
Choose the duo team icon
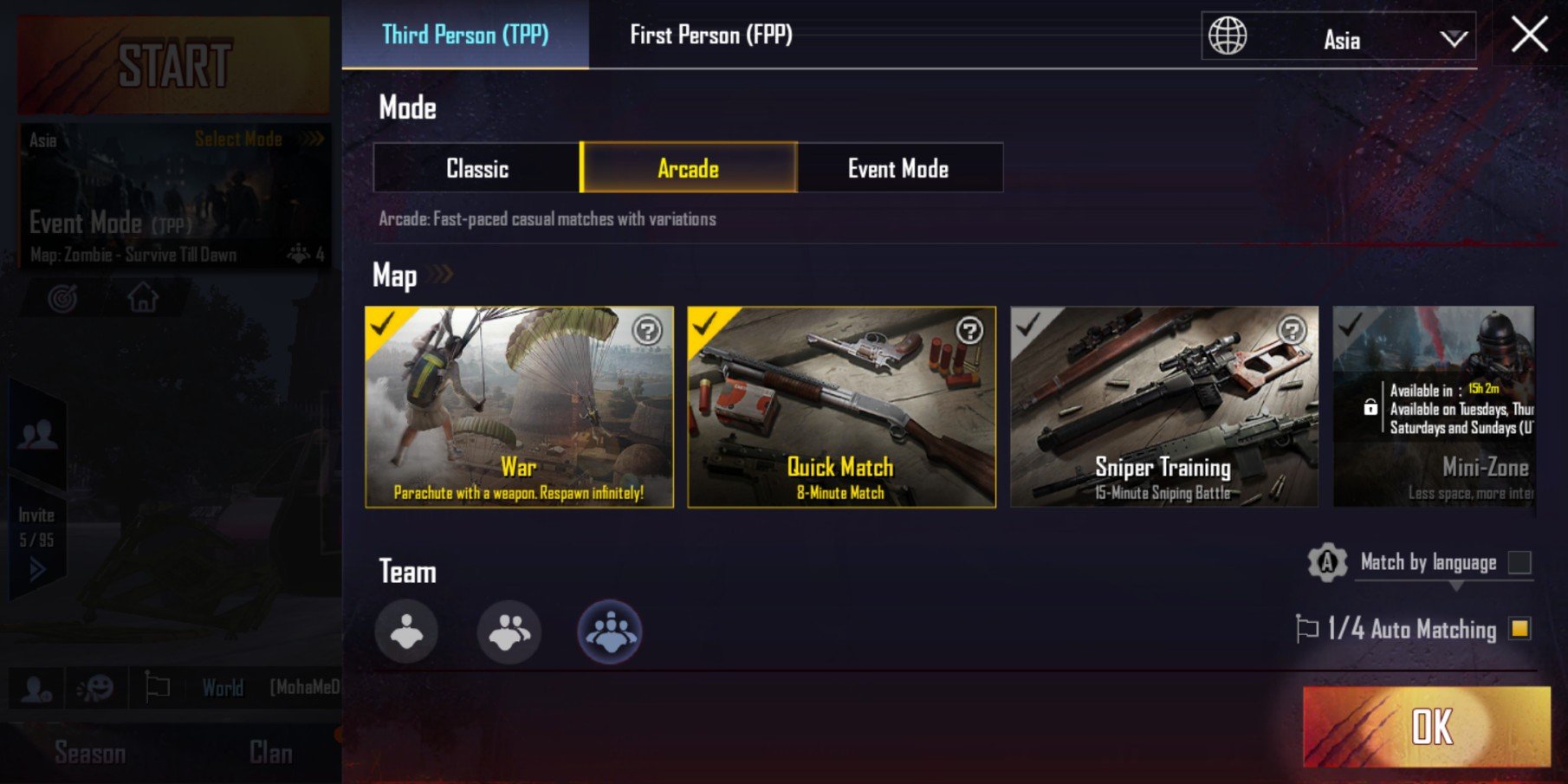click(509, 632)
